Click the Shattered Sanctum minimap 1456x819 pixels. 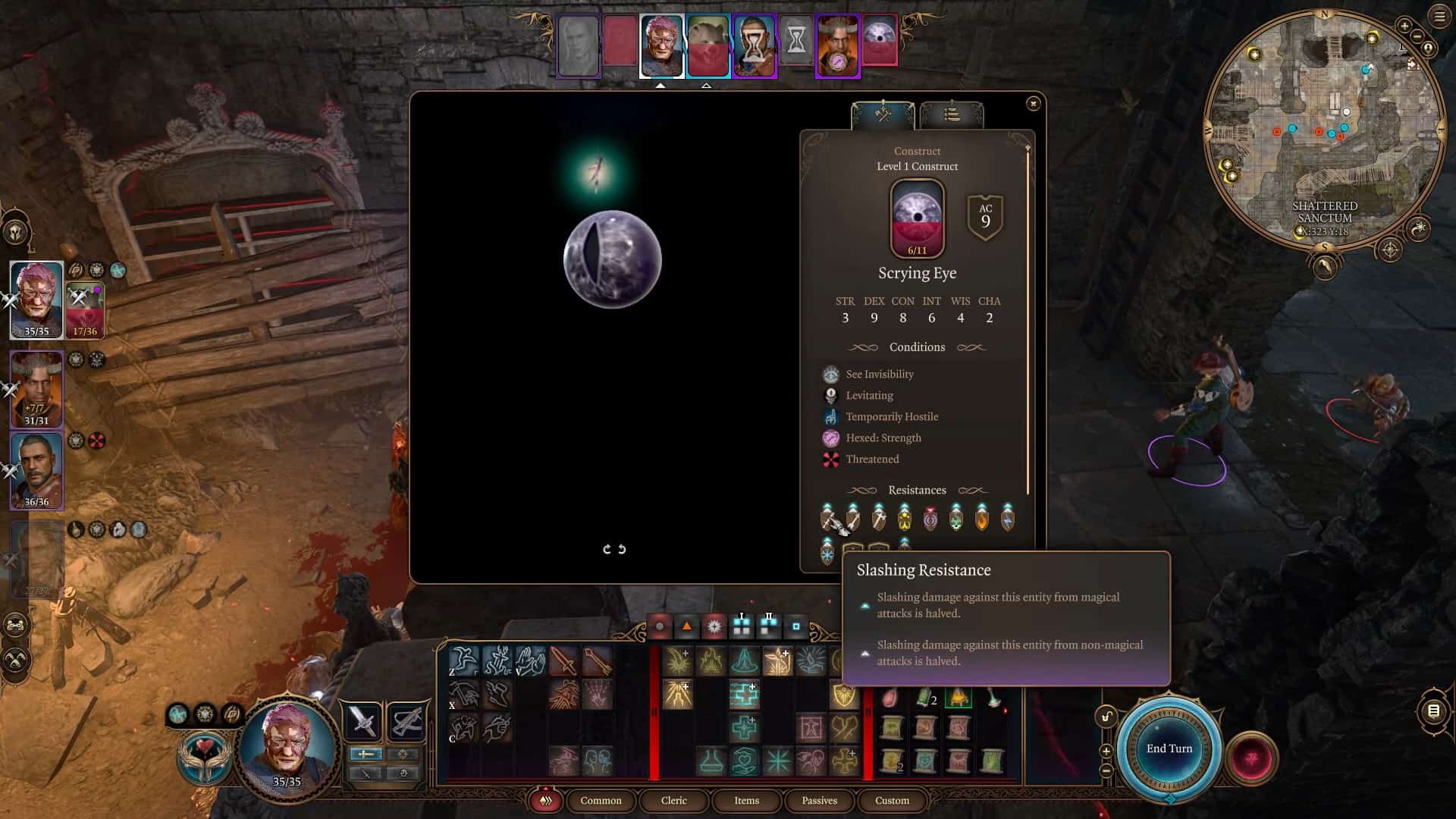point(1323,129)
